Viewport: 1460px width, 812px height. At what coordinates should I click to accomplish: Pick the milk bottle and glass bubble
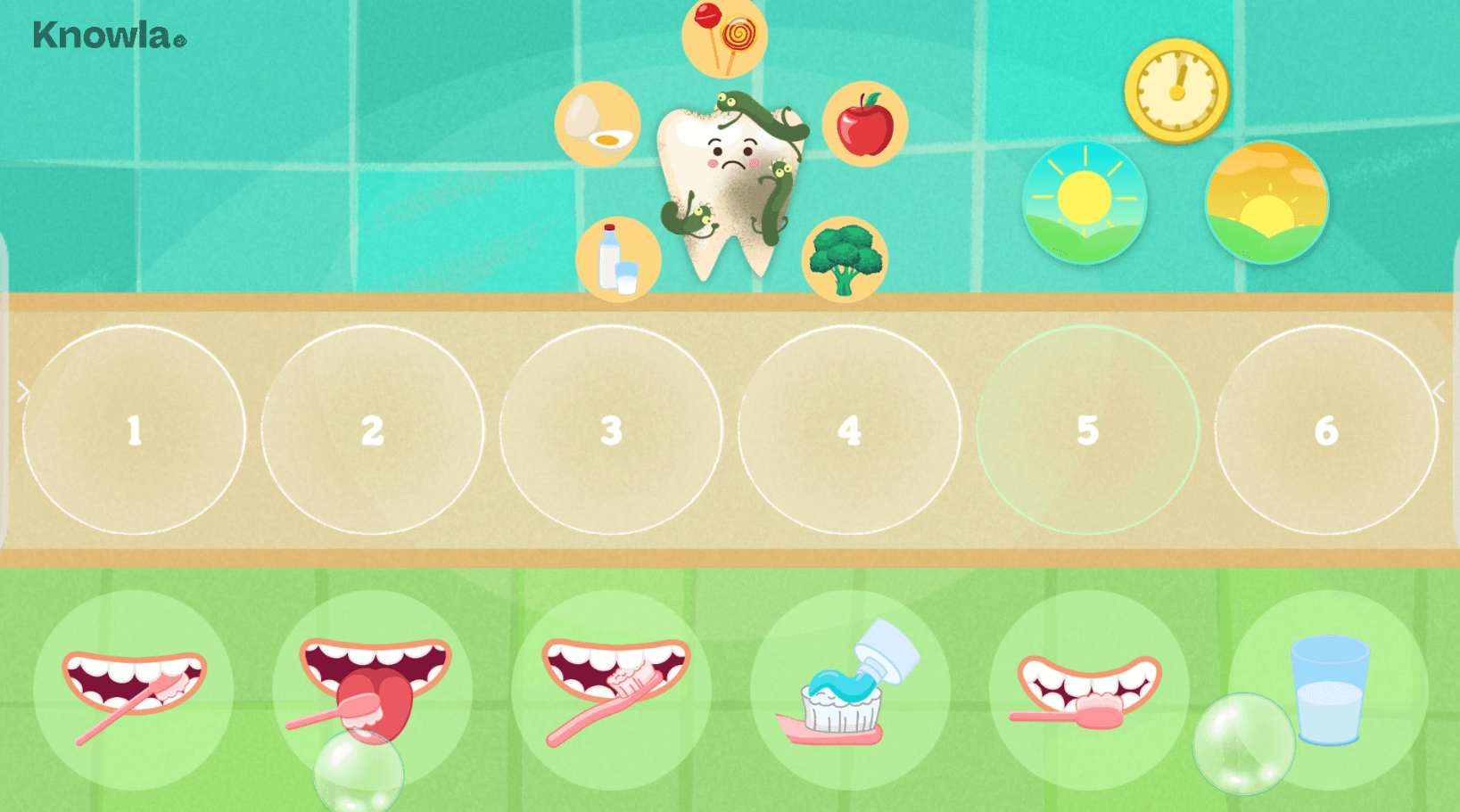(618, 259)
